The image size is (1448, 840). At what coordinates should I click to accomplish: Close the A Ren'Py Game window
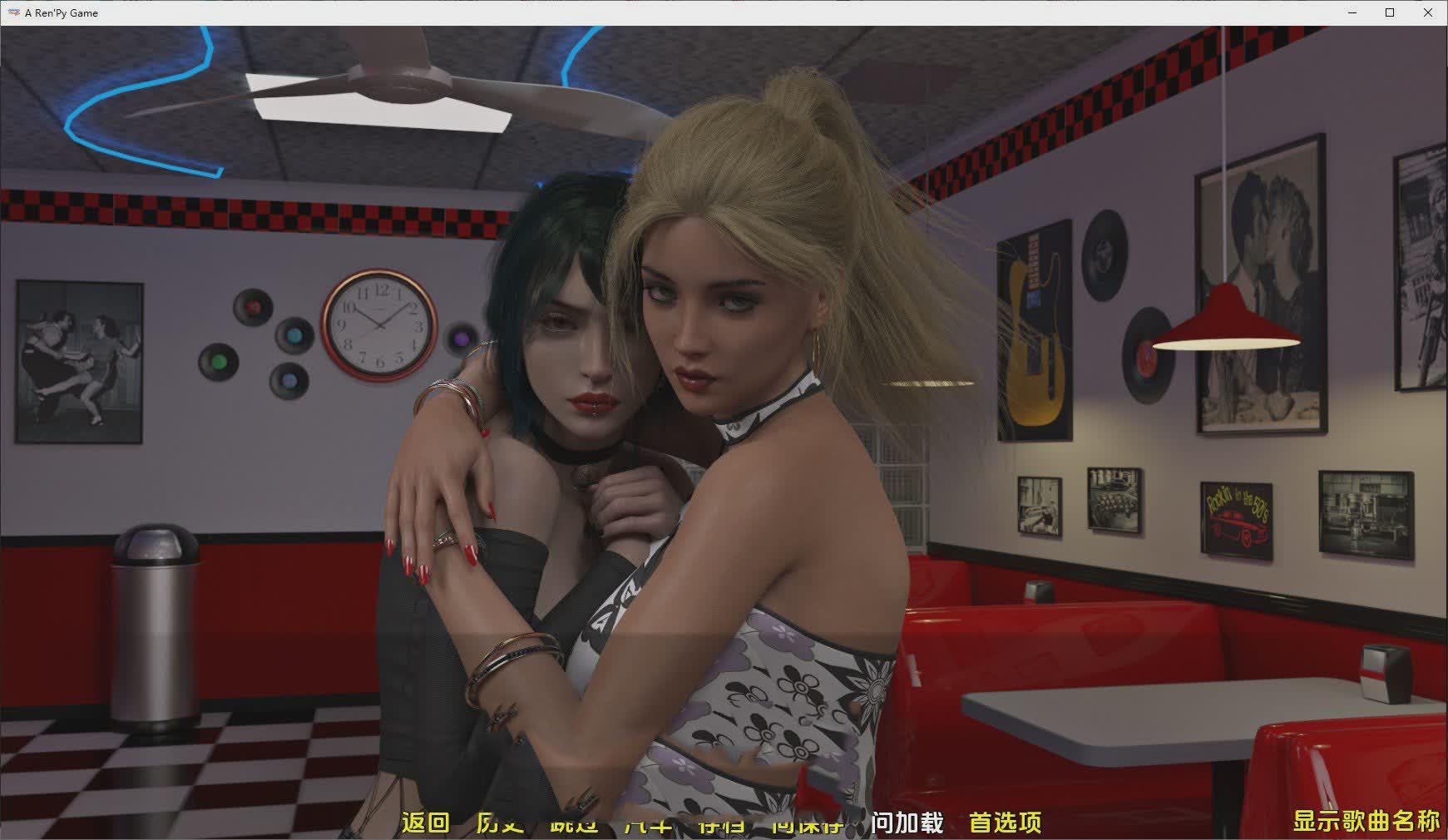click(x=1429, y=12)
